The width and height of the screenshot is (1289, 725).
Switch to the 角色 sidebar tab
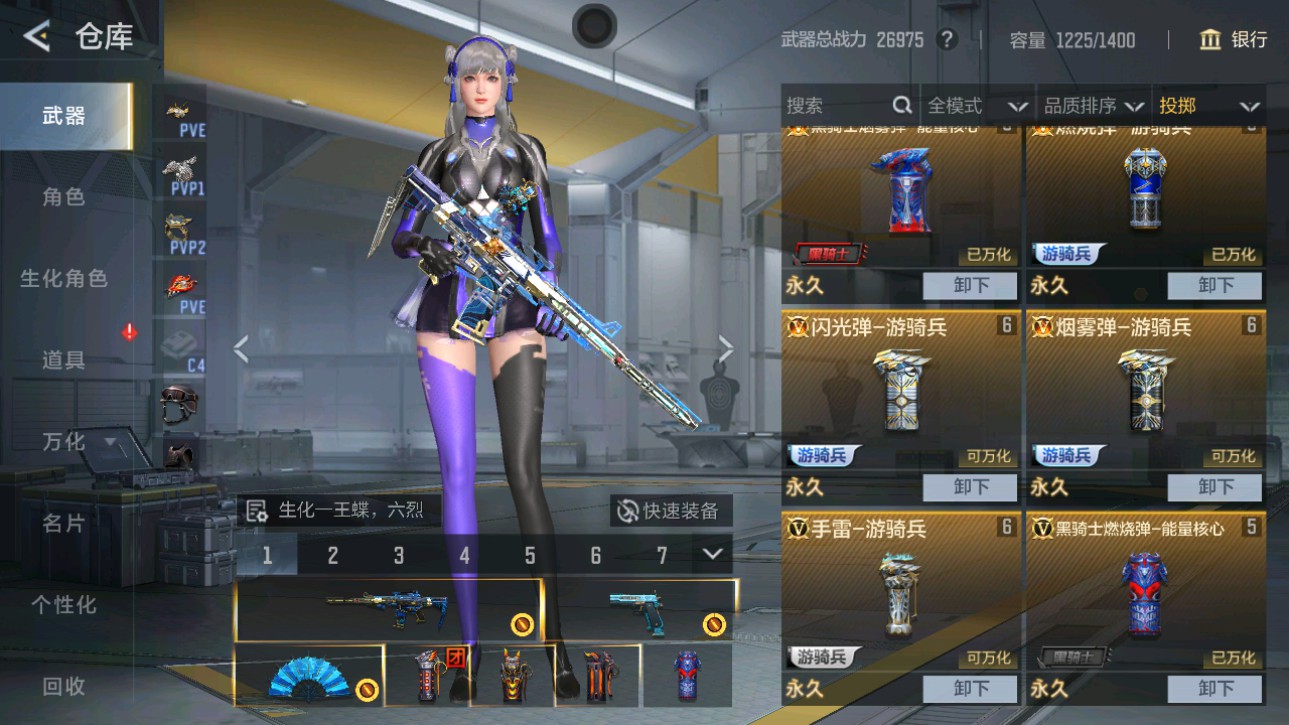(65, 198)
